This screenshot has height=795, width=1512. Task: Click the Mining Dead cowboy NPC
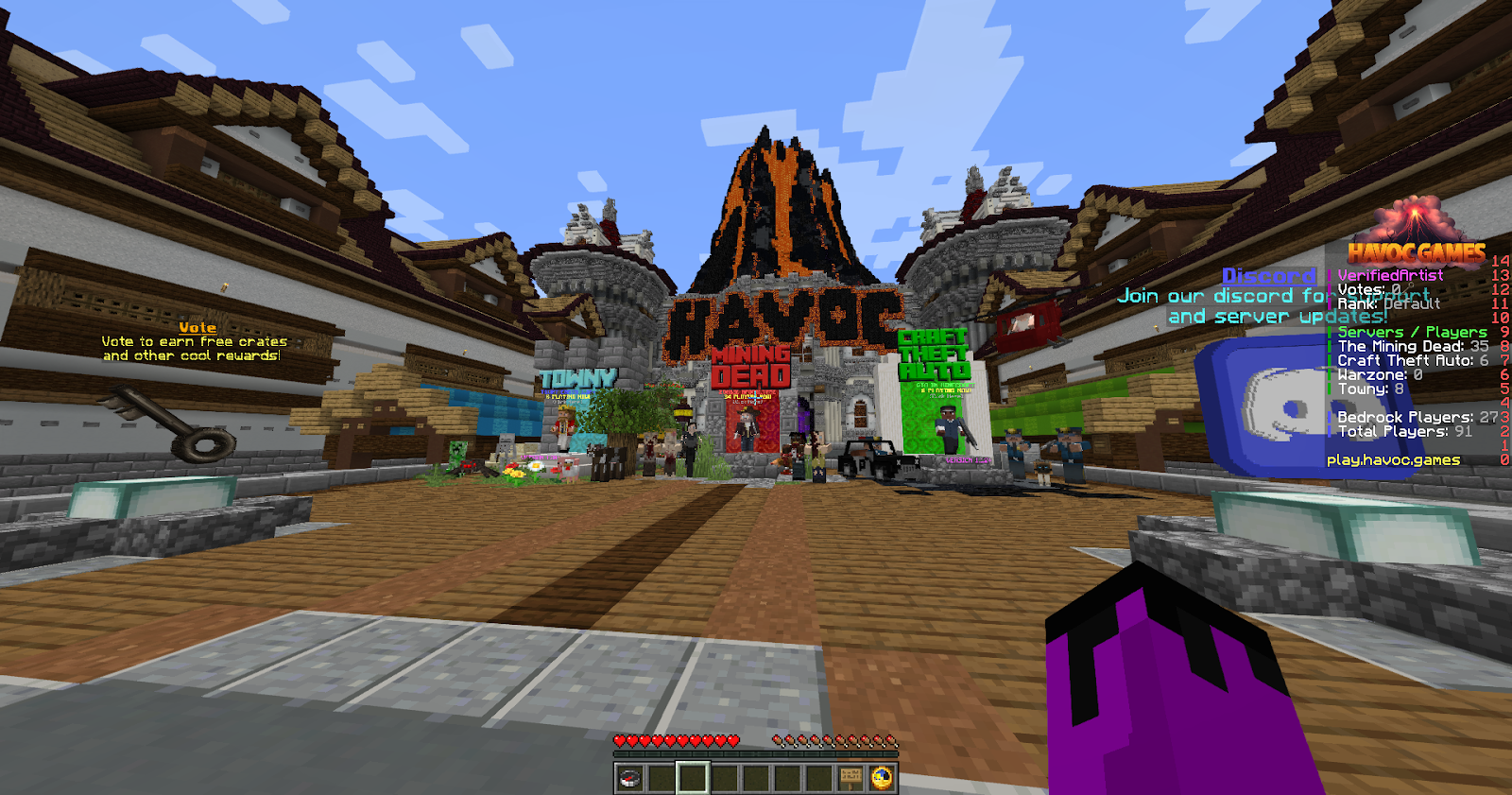pyautogui.click(x=747, y=428)
